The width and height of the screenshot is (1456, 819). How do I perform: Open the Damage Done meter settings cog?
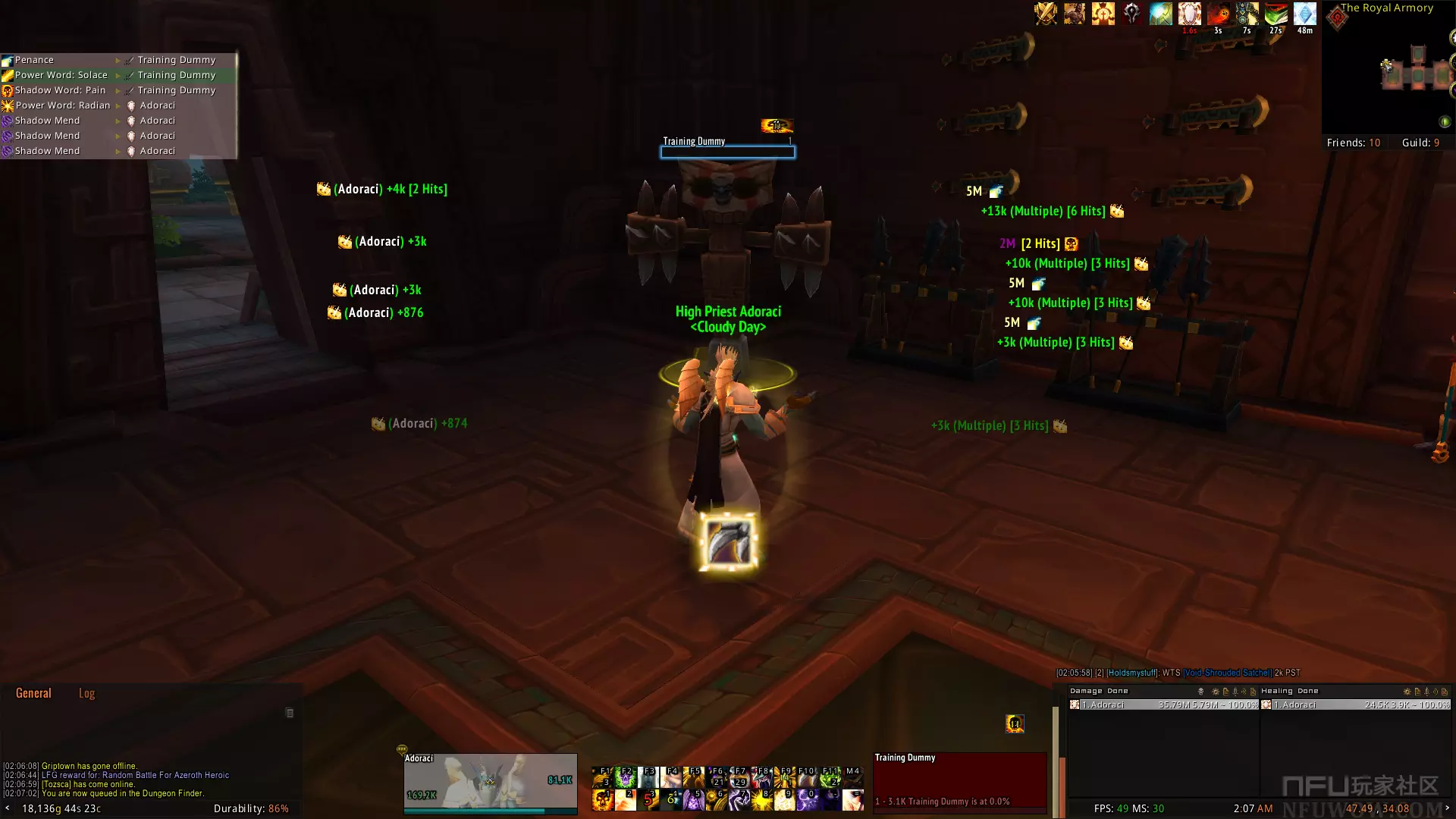click(x=1216, y=692)
